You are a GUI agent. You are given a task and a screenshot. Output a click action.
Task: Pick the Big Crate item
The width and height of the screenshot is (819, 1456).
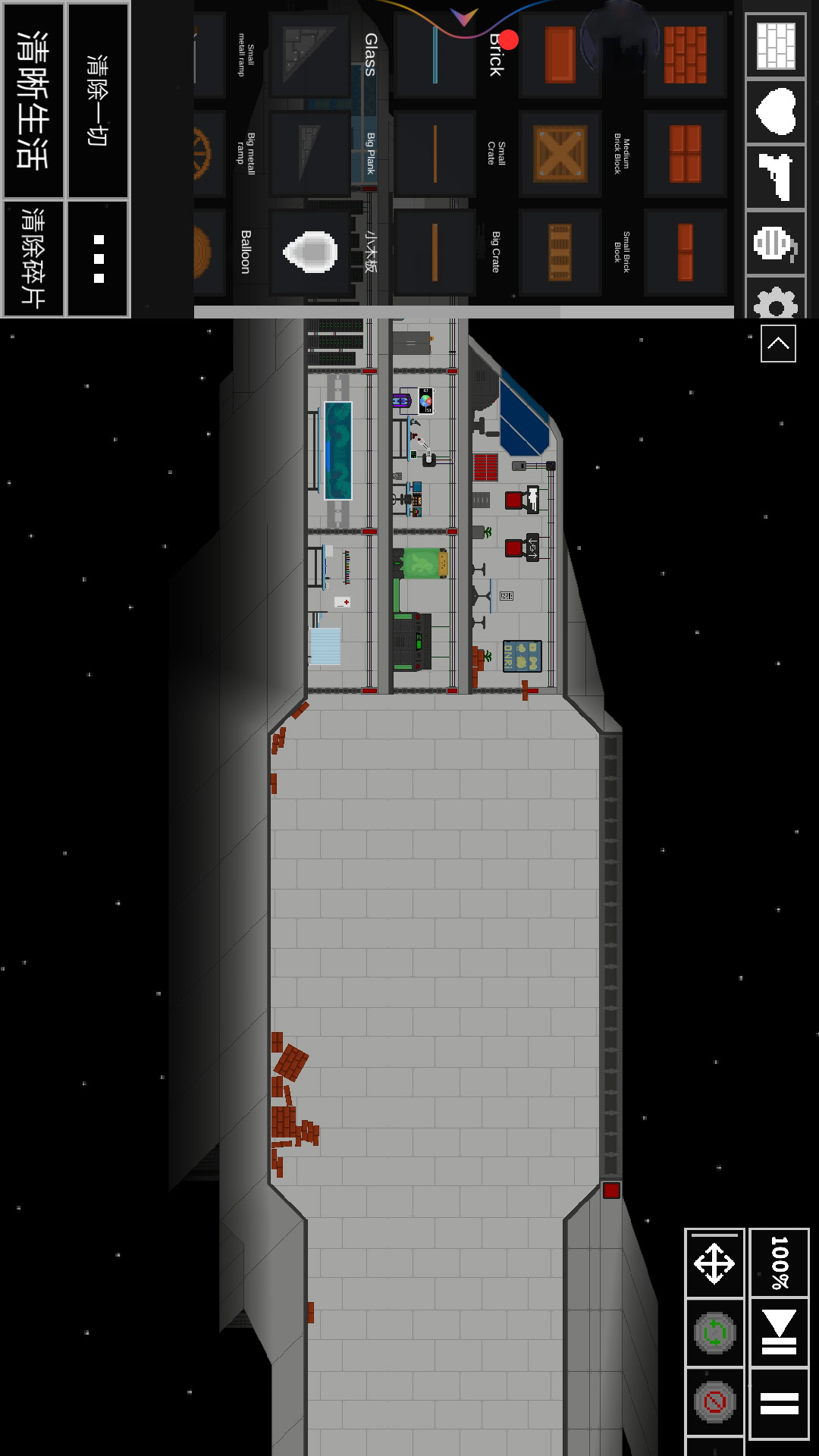click(x=560, y=253)
